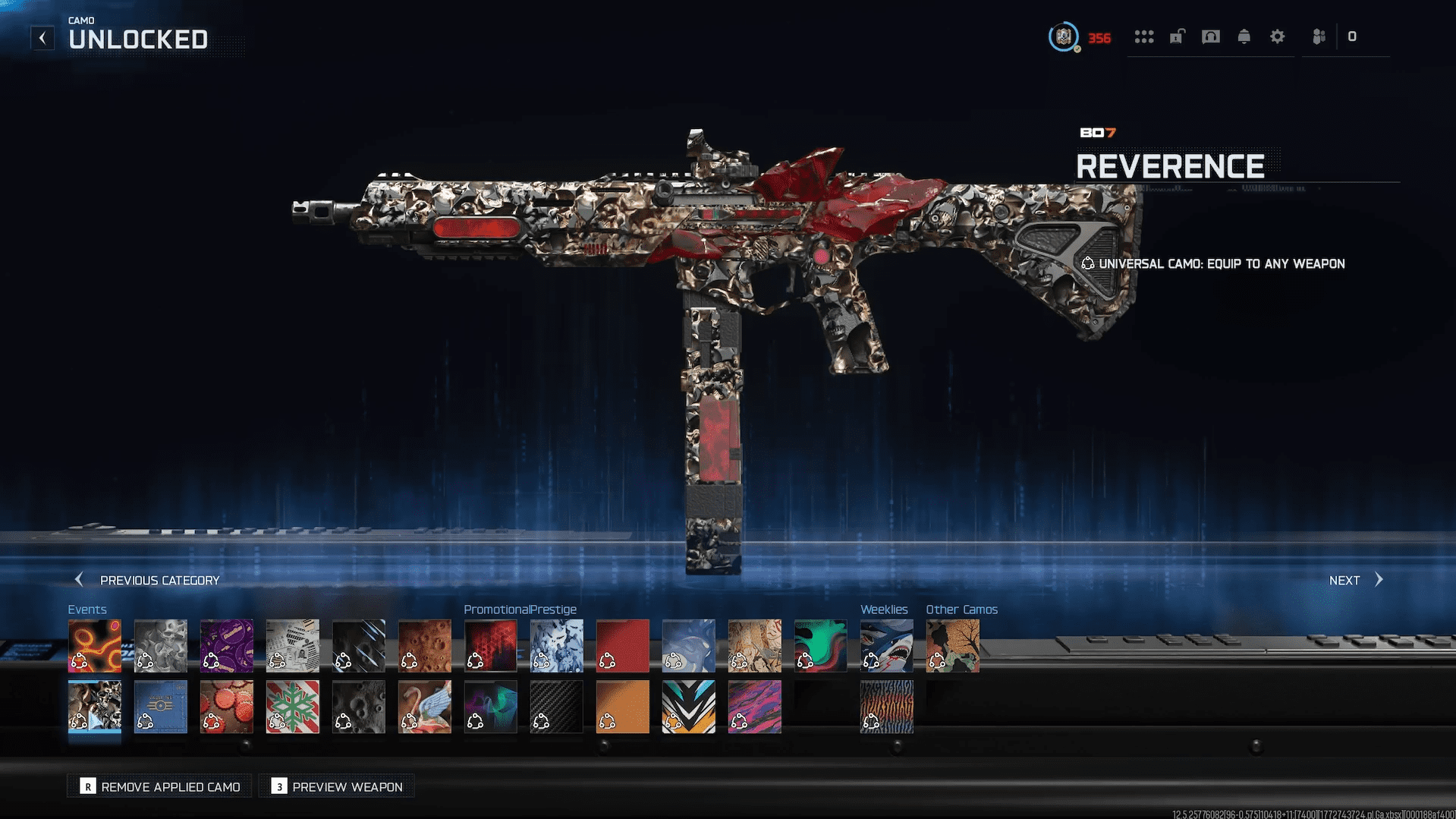Select the flamingo camo thumbnail
Viewport: 1456px width, 819px height.
[424, 707]
